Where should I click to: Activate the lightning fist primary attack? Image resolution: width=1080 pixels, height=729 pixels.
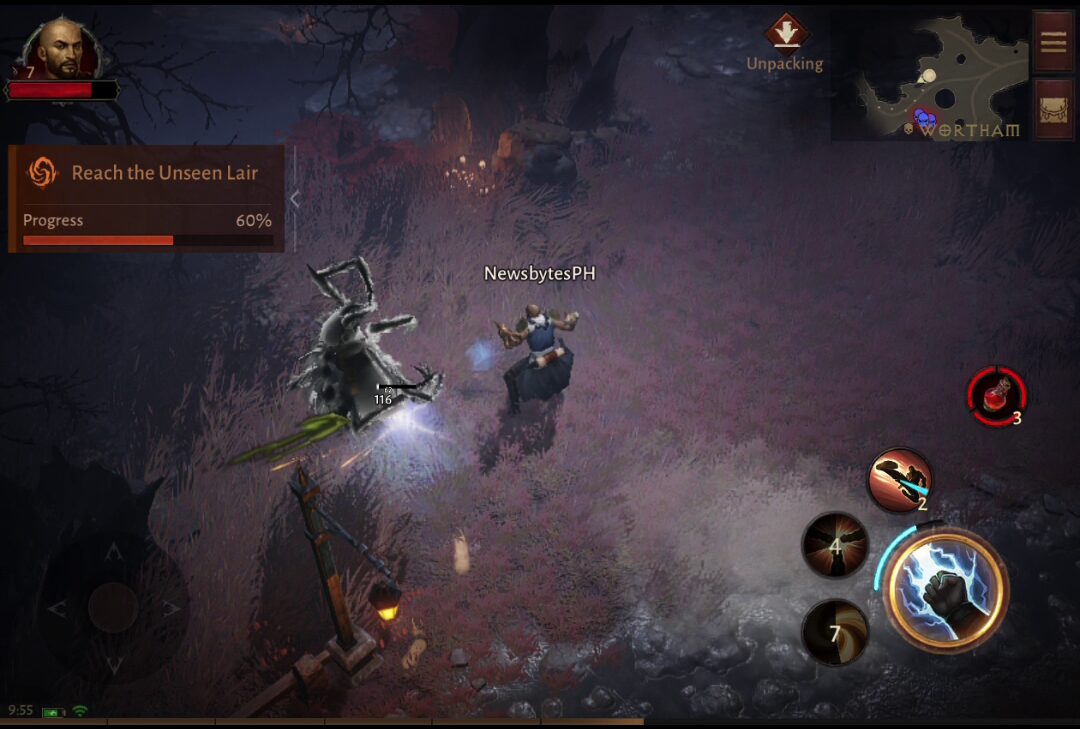pyautogui.click(x=945, y=589)
